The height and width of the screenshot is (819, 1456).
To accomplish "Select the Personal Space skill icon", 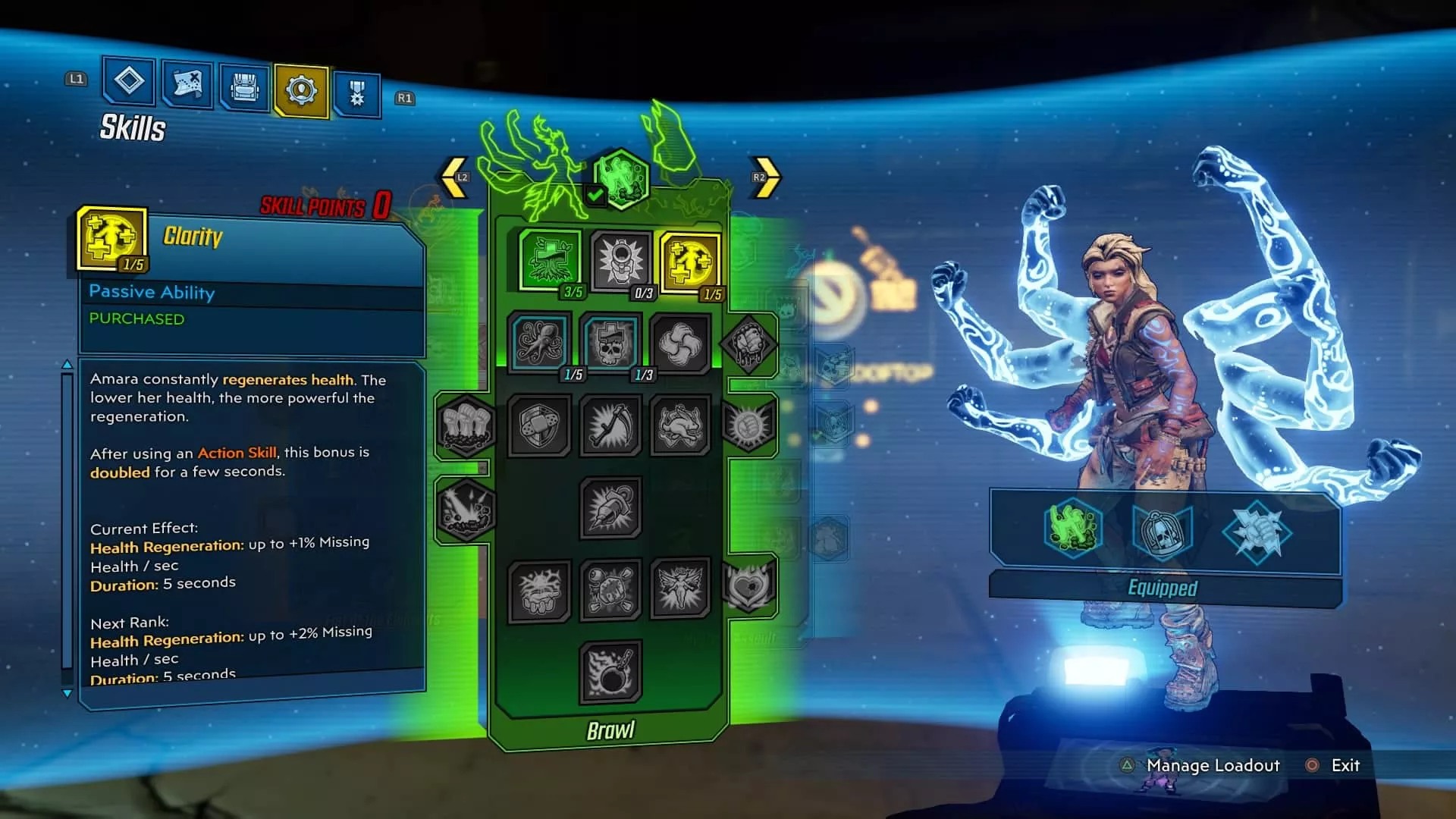I will [x=623, y=256].
